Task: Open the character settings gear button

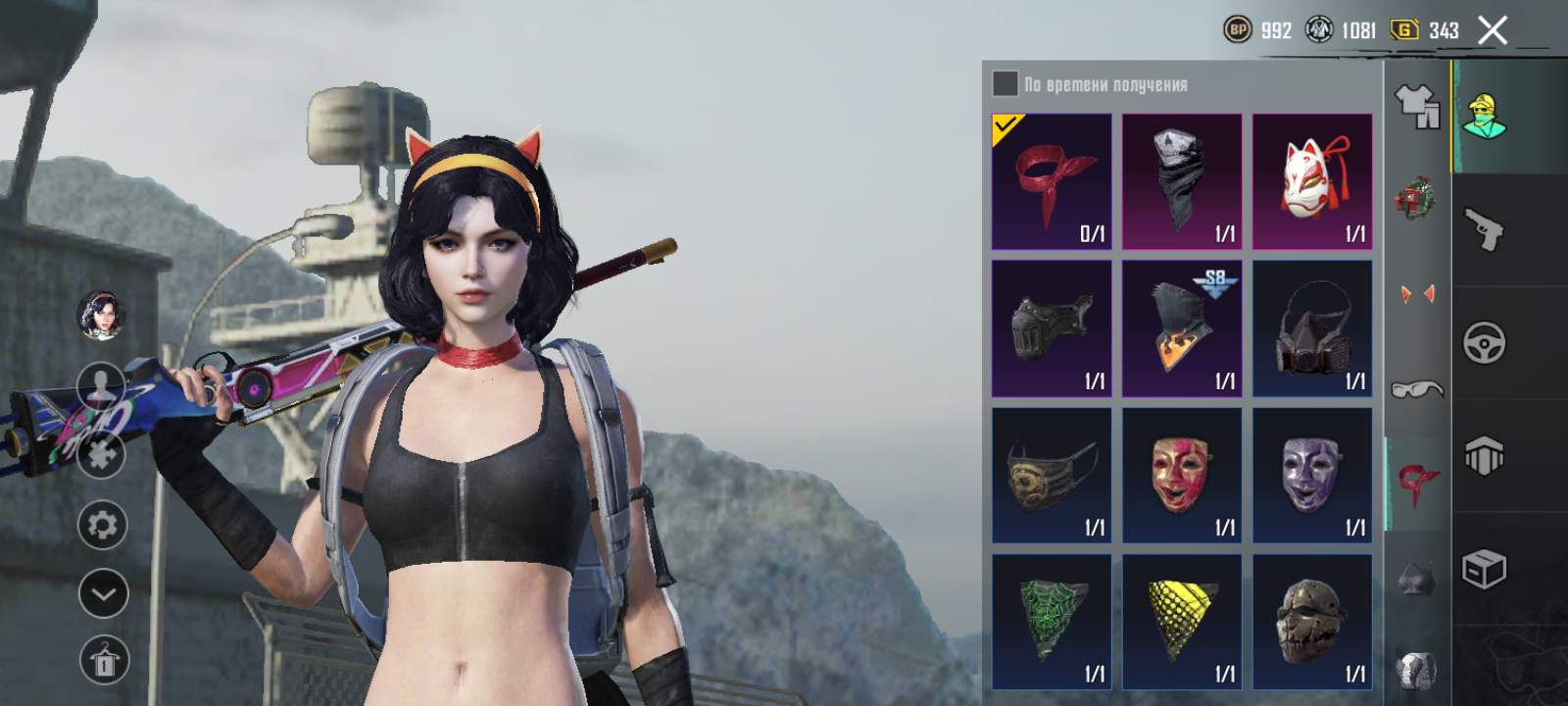Action: 102,526
